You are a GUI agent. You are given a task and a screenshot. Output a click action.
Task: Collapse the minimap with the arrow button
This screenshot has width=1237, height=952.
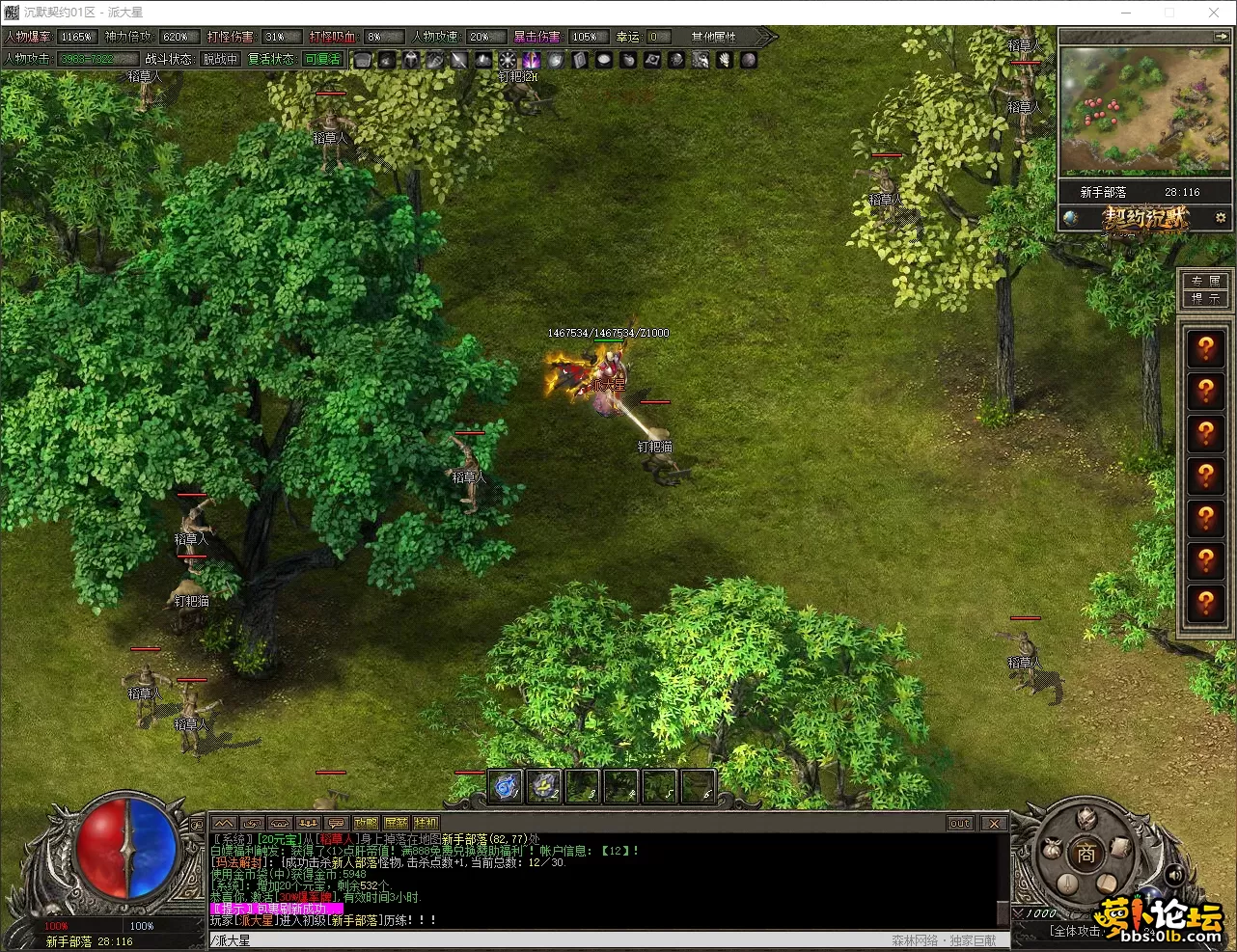click(1221, 36)
